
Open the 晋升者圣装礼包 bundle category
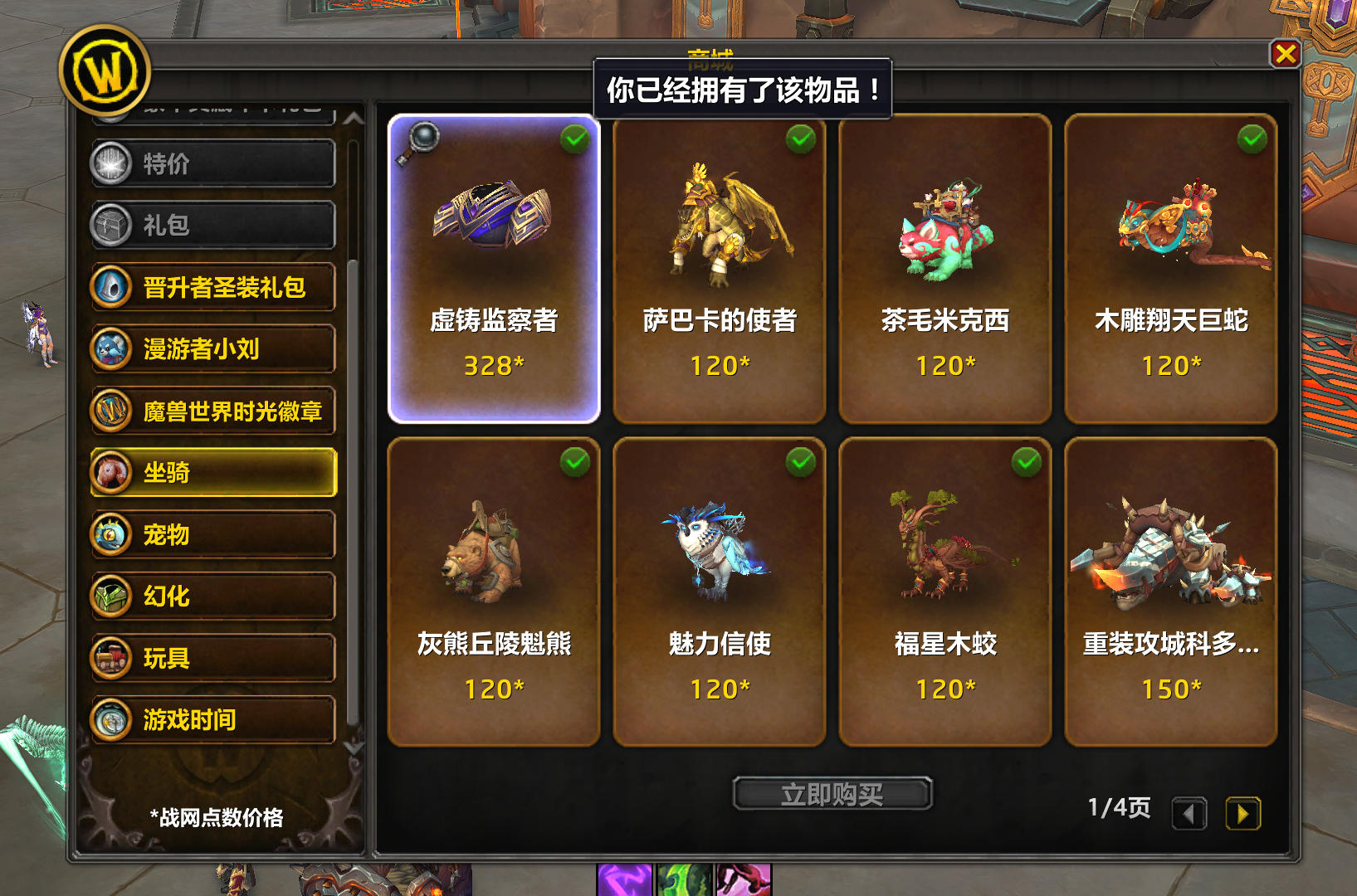tap(212, 287)
